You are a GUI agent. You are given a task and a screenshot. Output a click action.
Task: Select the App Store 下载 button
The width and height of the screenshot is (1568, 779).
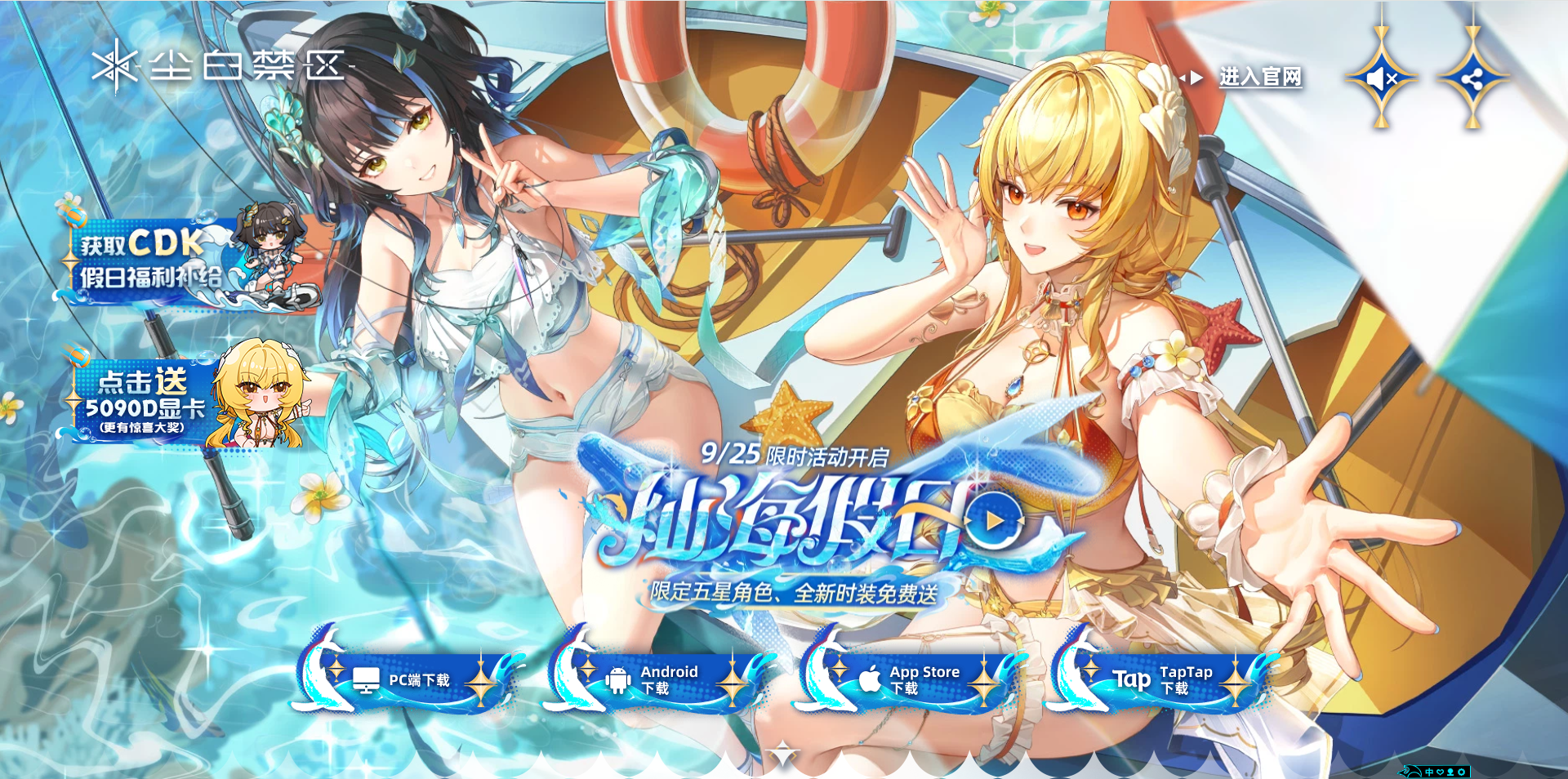coord(911,679)
